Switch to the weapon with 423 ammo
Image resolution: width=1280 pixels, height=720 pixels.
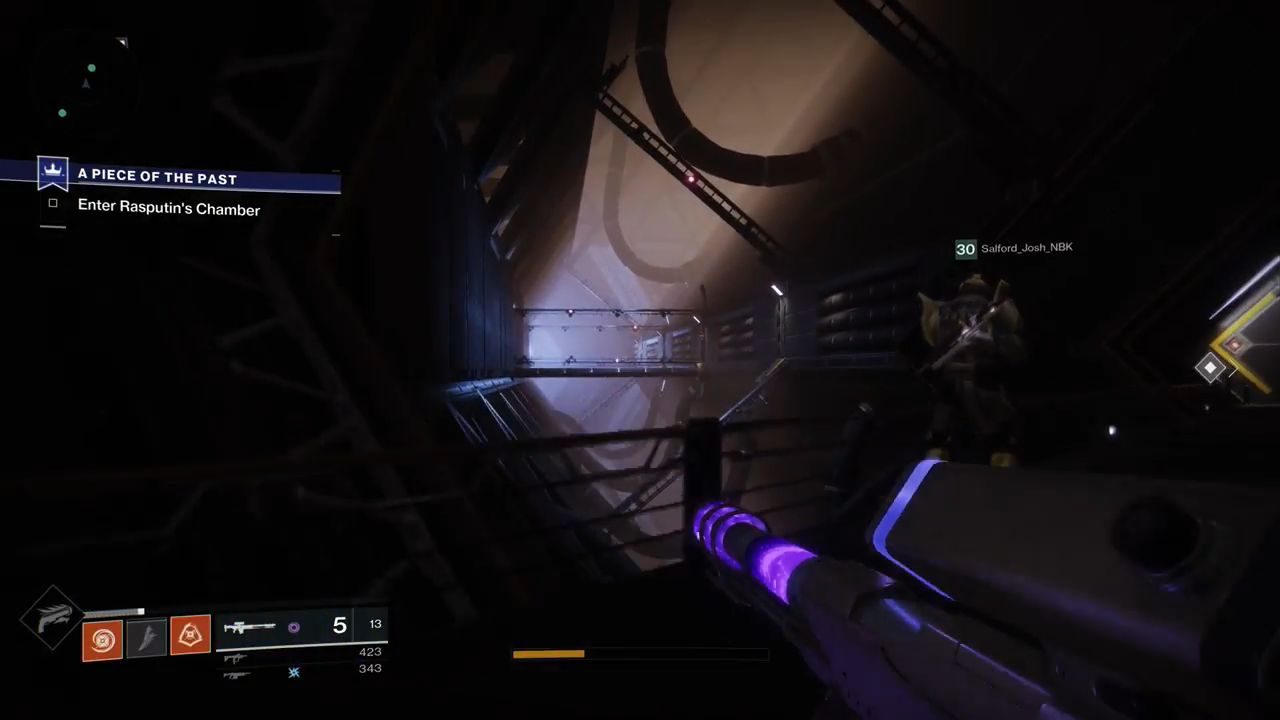click(x=236, y=658)
